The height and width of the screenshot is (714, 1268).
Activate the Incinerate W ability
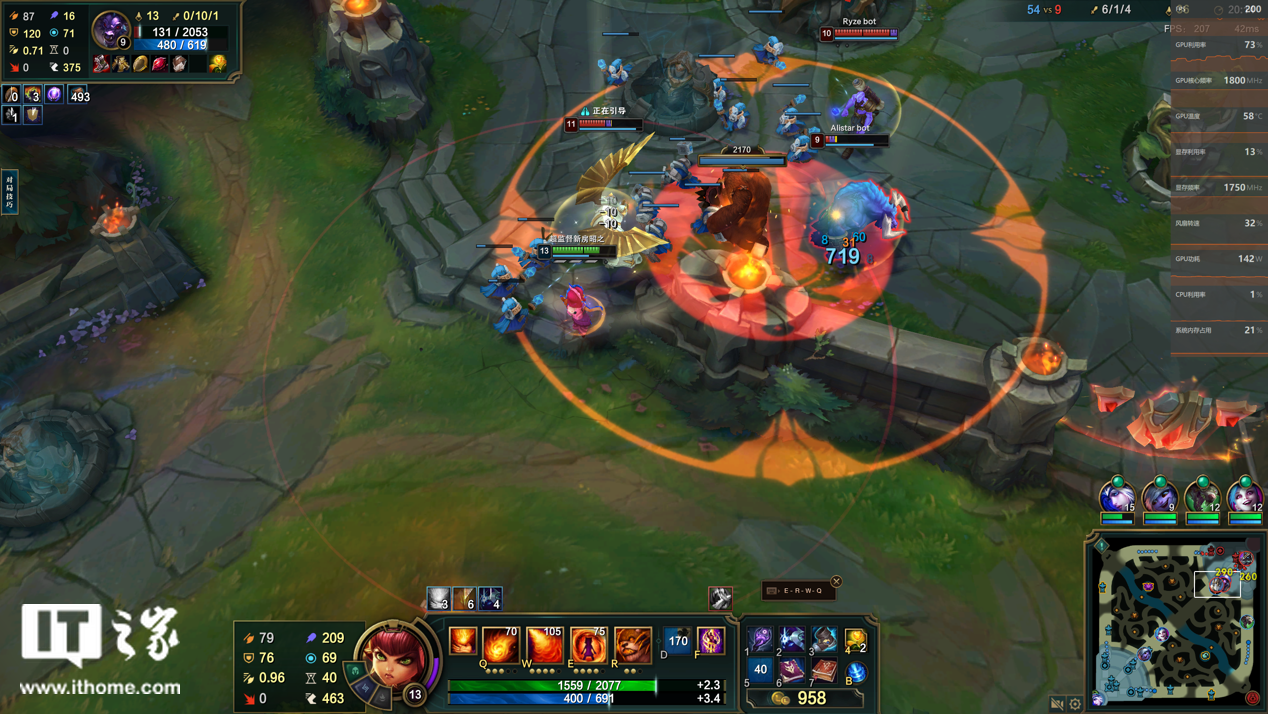545,646
